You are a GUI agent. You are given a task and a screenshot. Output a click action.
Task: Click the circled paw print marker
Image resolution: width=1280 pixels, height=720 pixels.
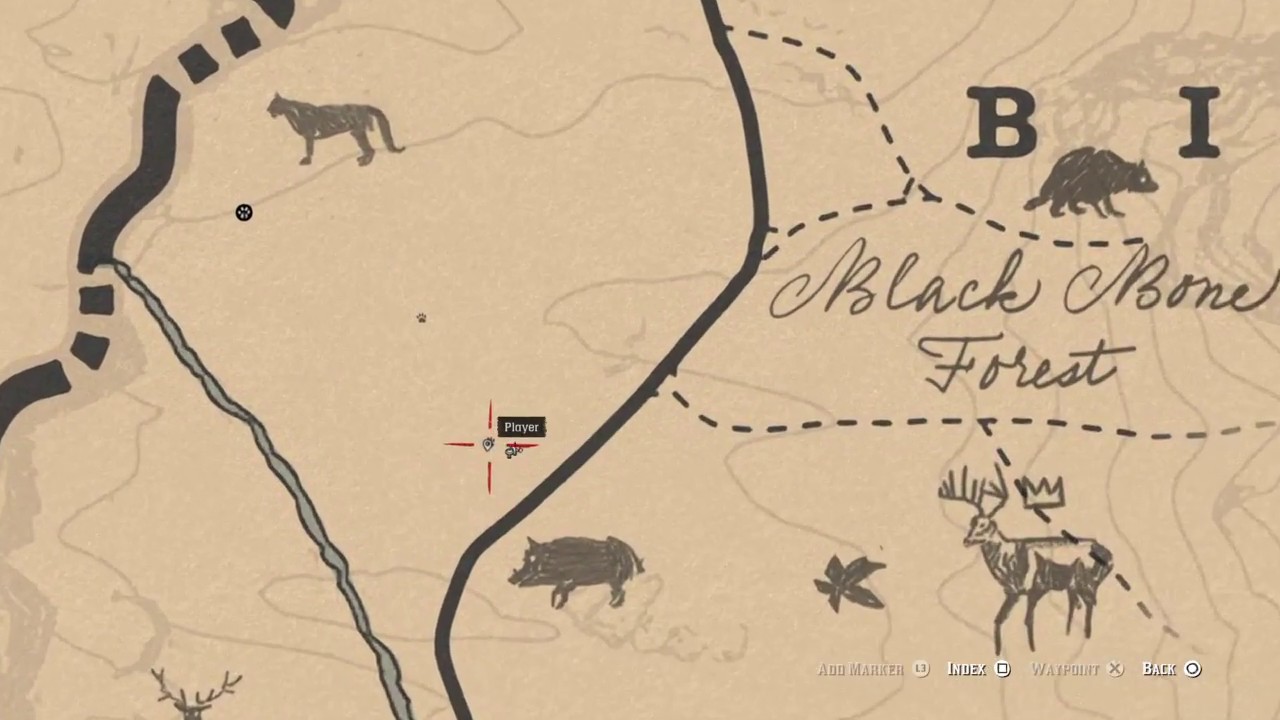coord(244,212)
